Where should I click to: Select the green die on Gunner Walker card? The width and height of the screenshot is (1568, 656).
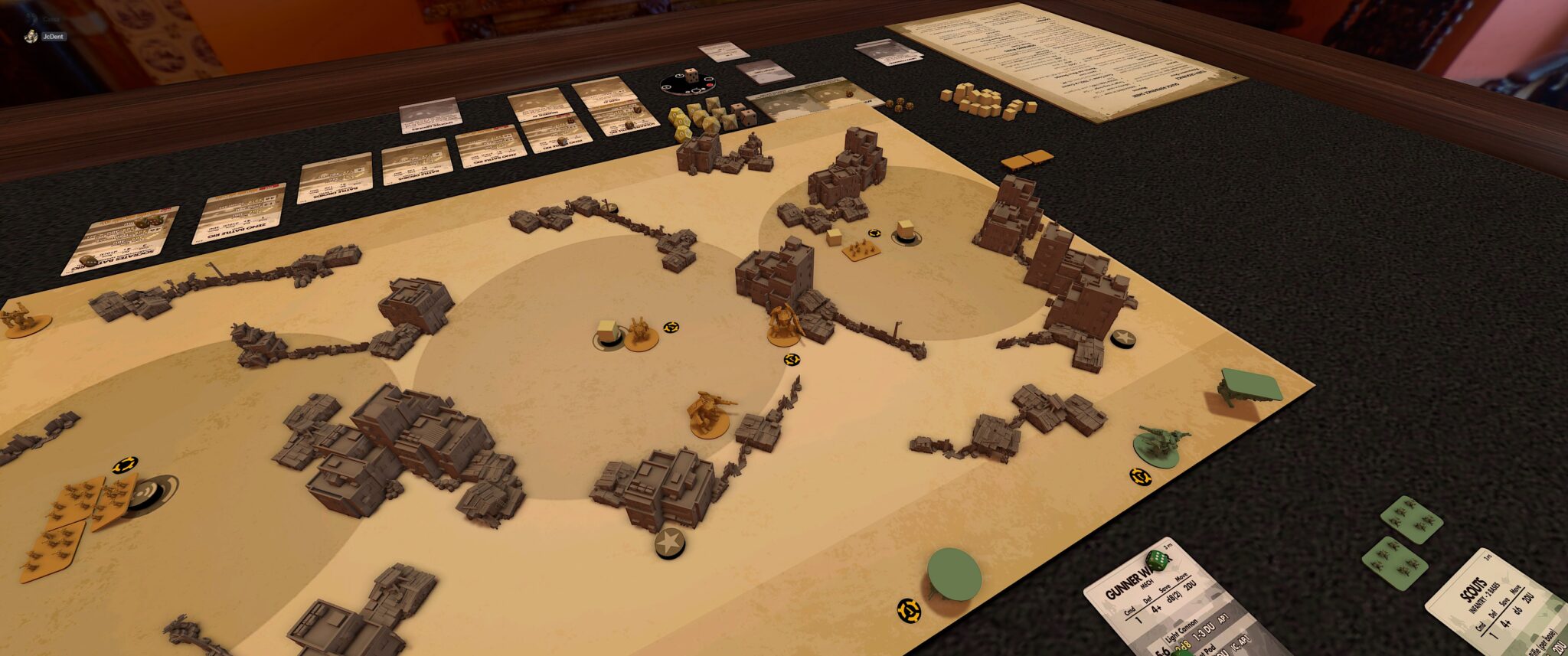click(x=1157, y=561)
